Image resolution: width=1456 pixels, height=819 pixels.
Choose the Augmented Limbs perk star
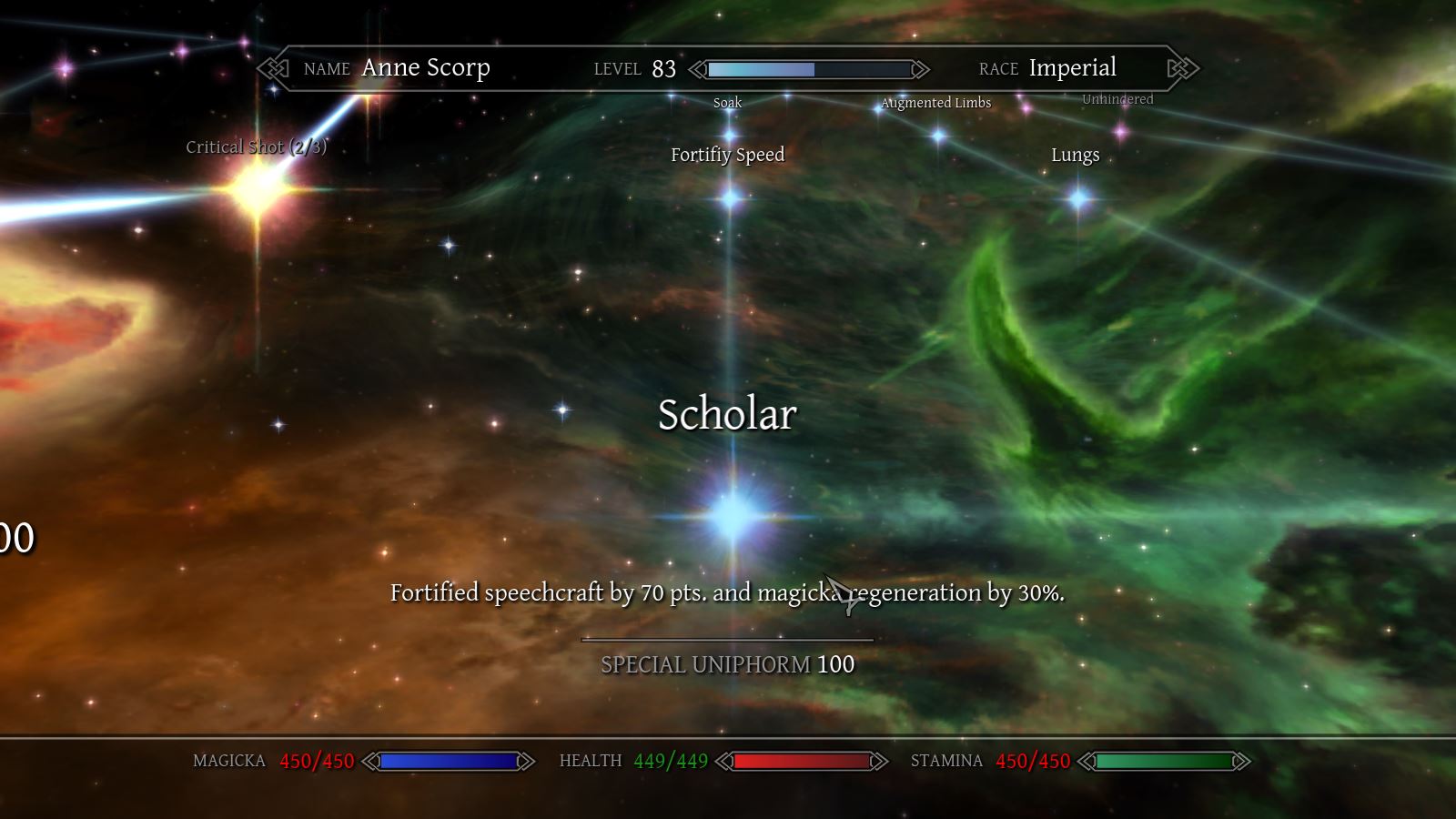(x=938, y=136)
